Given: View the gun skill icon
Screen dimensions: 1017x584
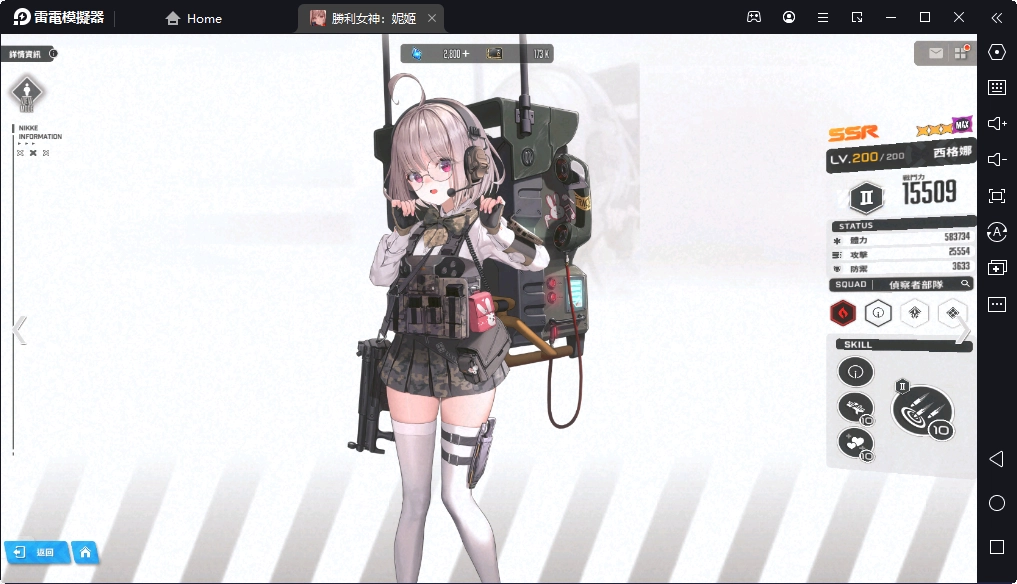Looking at the screenshot, I should pos(854,406).
